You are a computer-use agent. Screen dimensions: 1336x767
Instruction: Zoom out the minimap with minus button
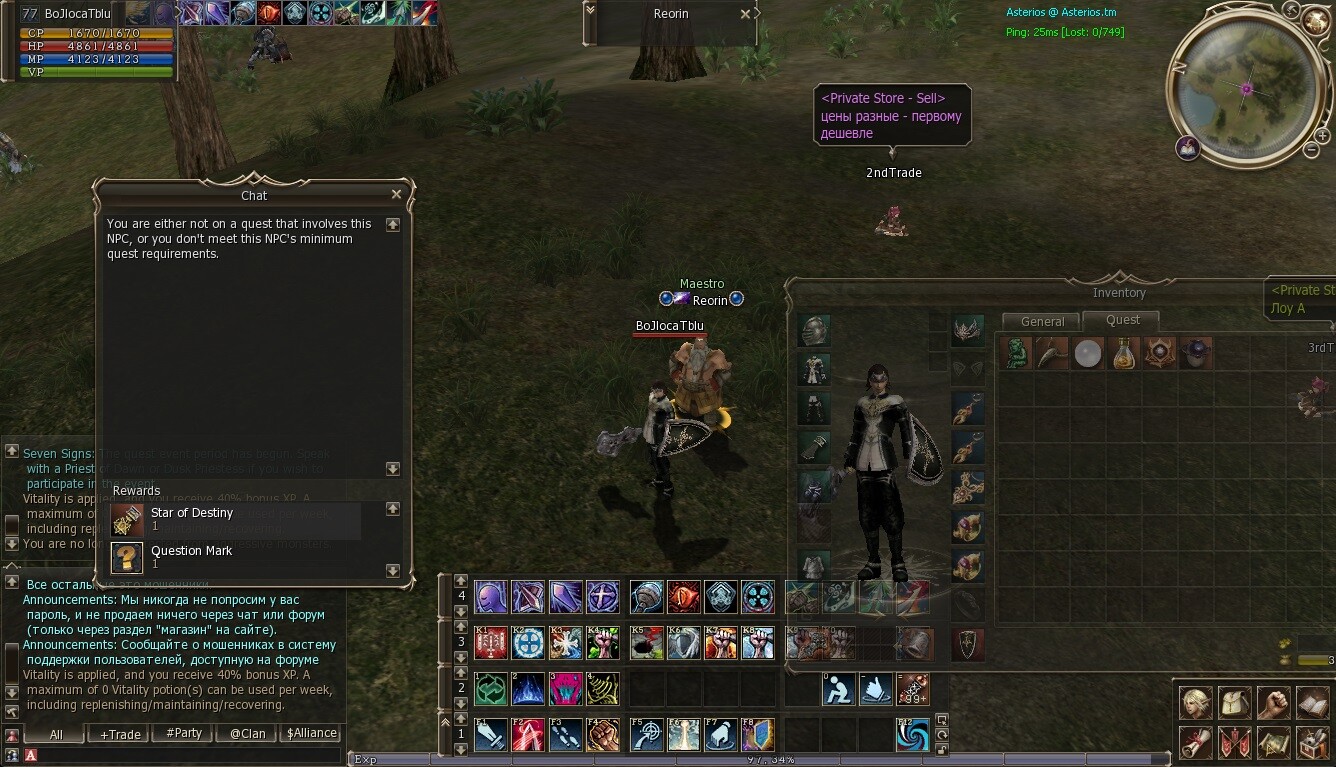(1311, 150)
